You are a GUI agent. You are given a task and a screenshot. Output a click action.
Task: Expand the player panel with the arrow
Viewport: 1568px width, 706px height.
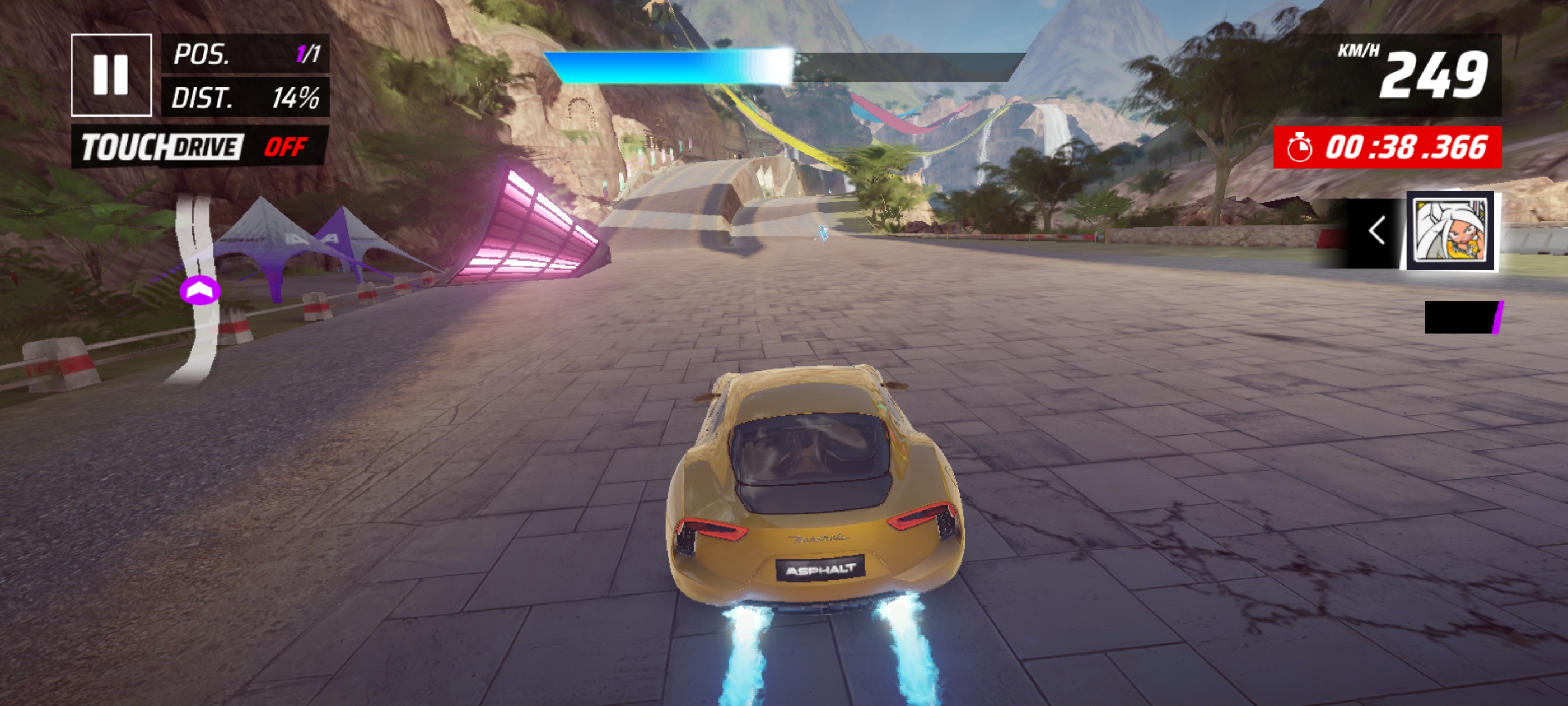coord(1376,231)
